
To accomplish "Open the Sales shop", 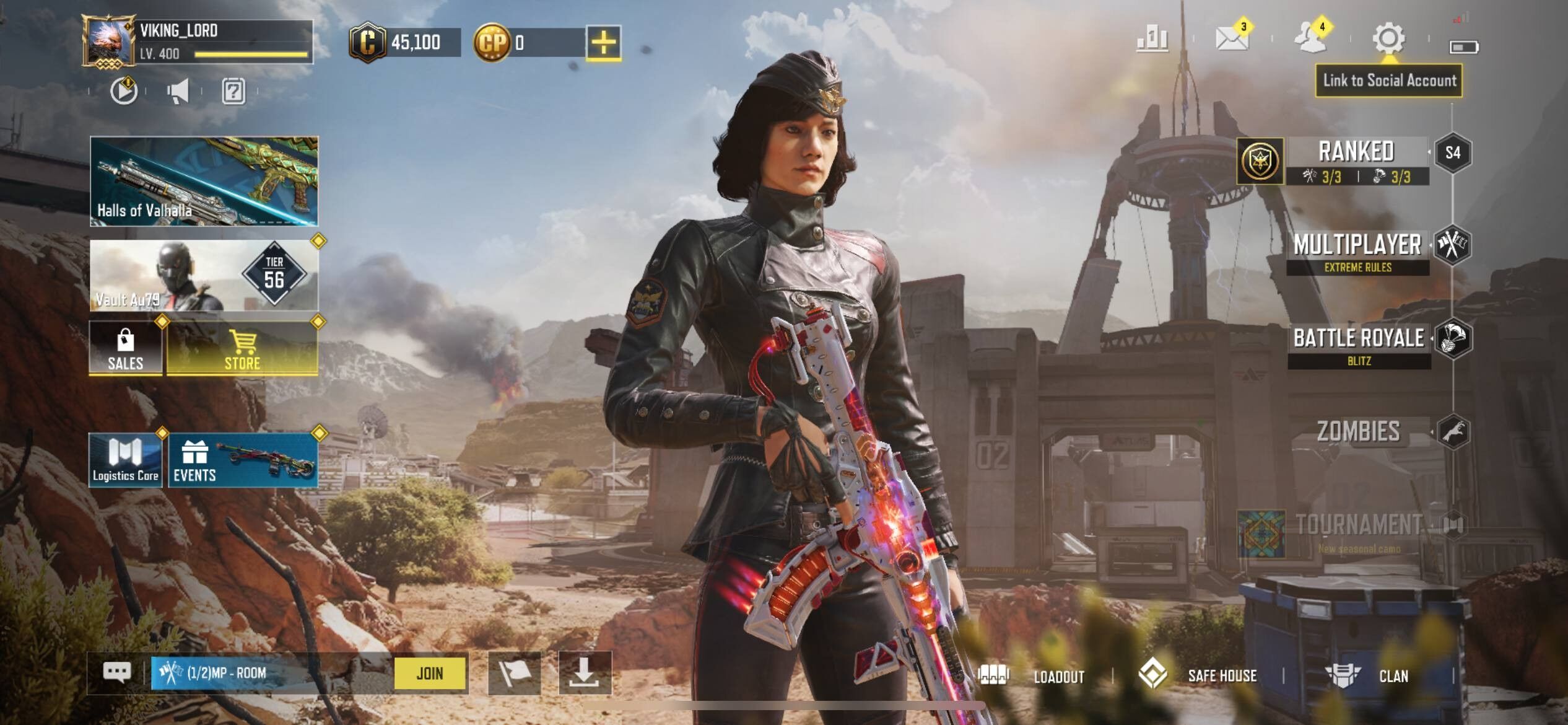I will point(126,348).
